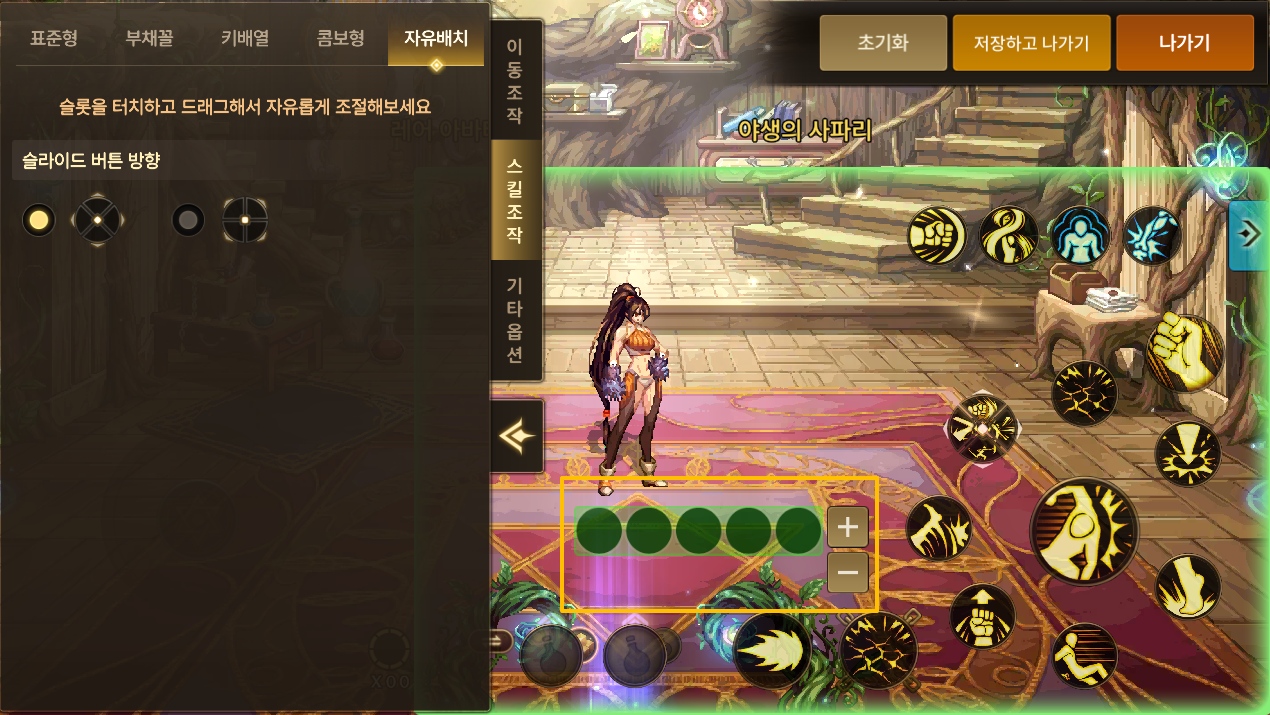Switch to the 표준형 layout tab

(x=54, y=40)
